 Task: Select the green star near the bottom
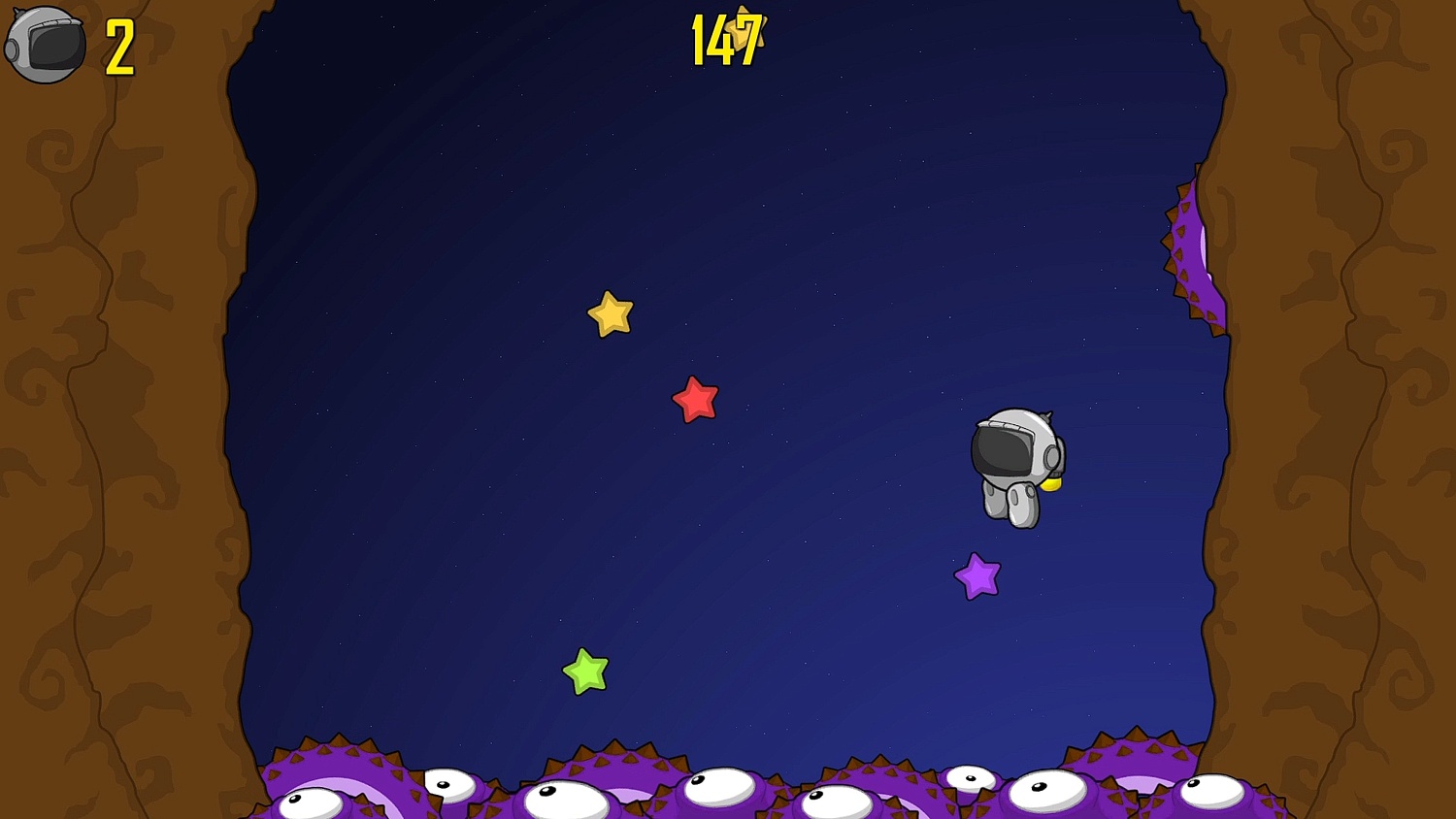(584, 671)
